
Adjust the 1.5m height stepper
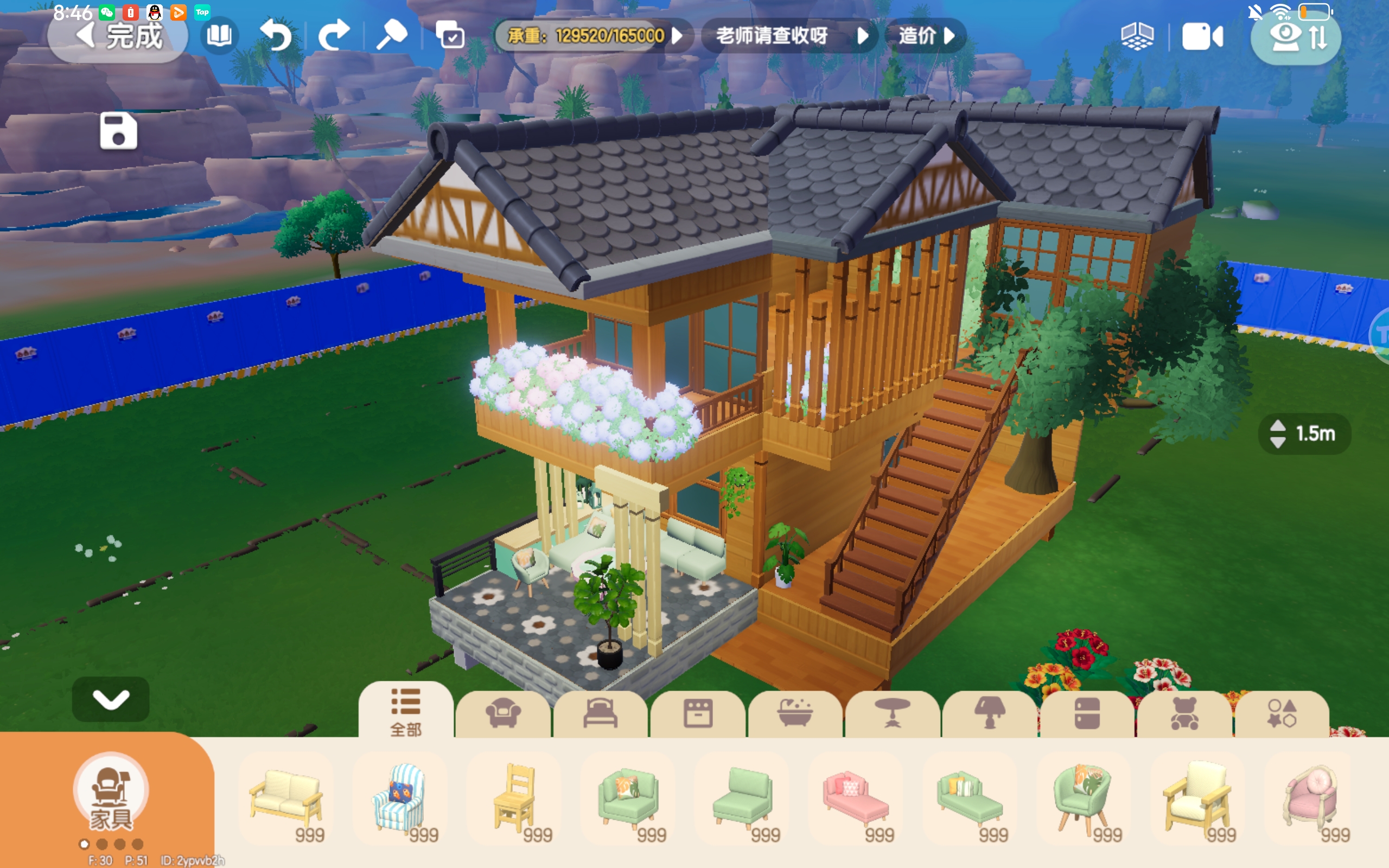(x=1278, y=434)
